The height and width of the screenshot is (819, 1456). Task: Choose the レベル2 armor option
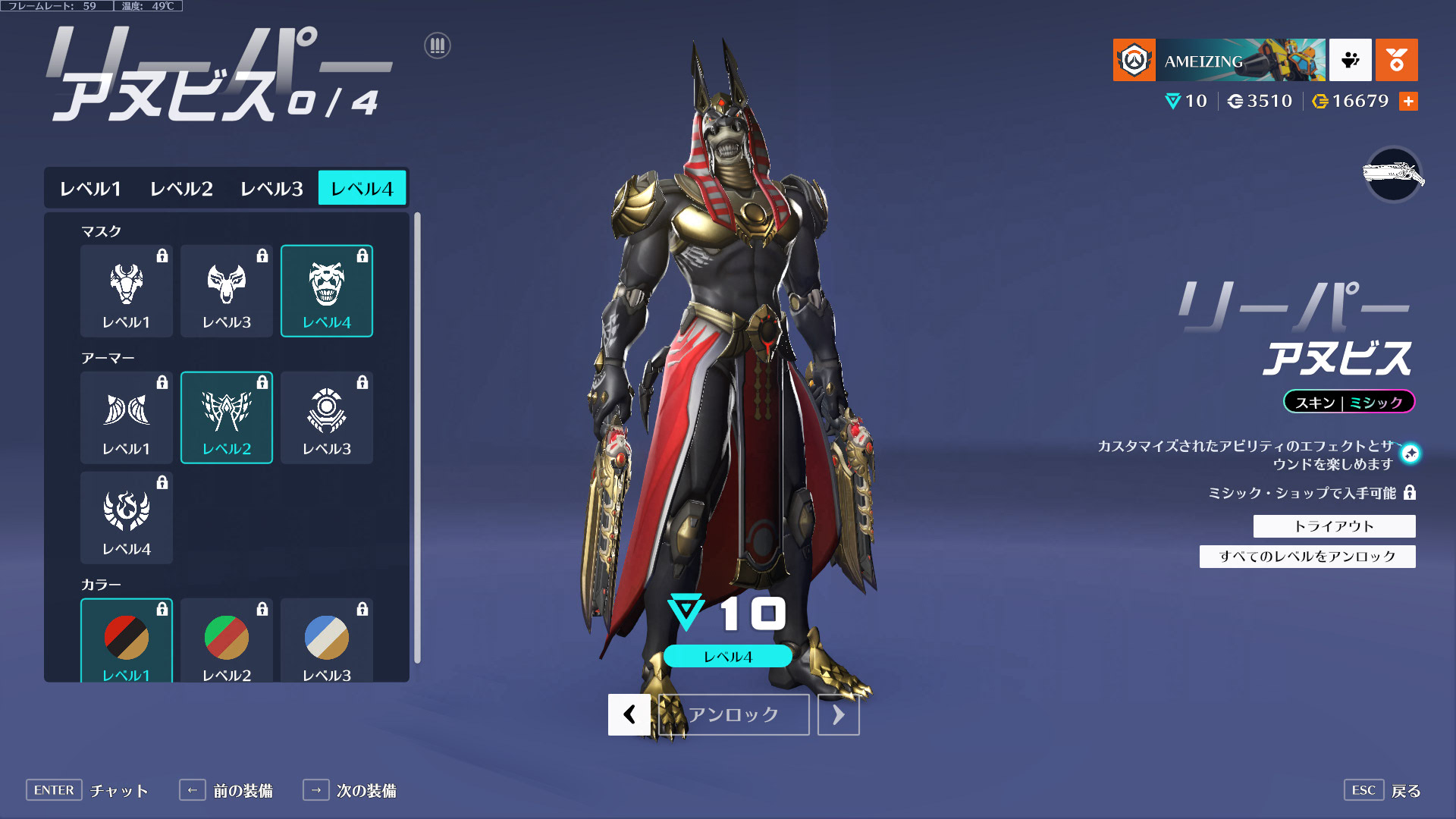[227, 417]
